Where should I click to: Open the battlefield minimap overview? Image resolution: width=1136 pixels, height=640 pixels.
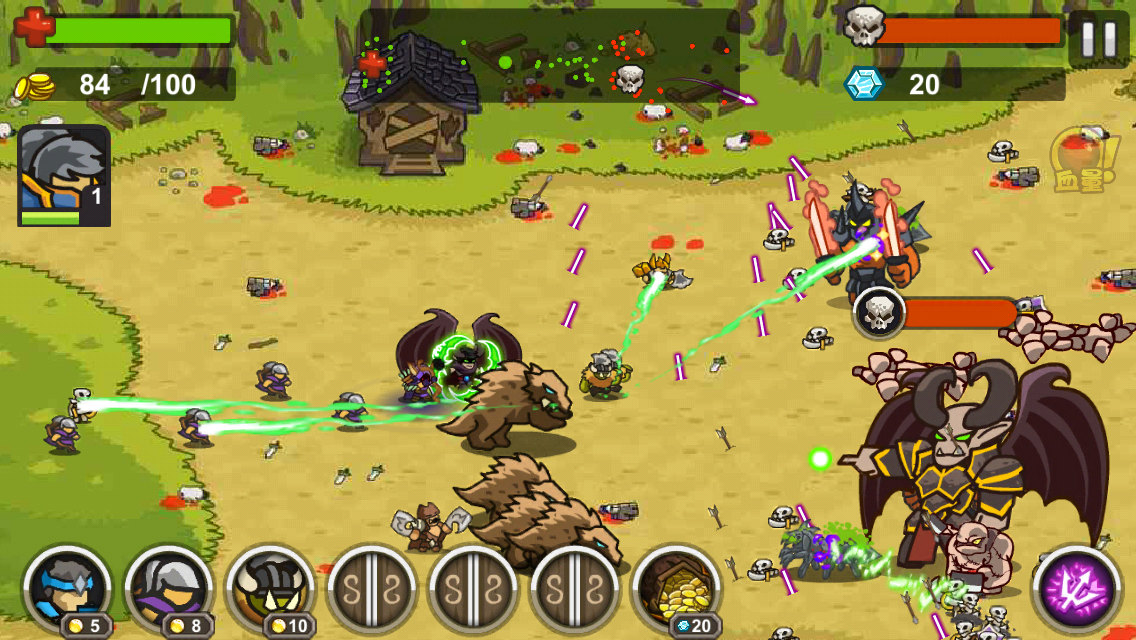coord(550,57)
